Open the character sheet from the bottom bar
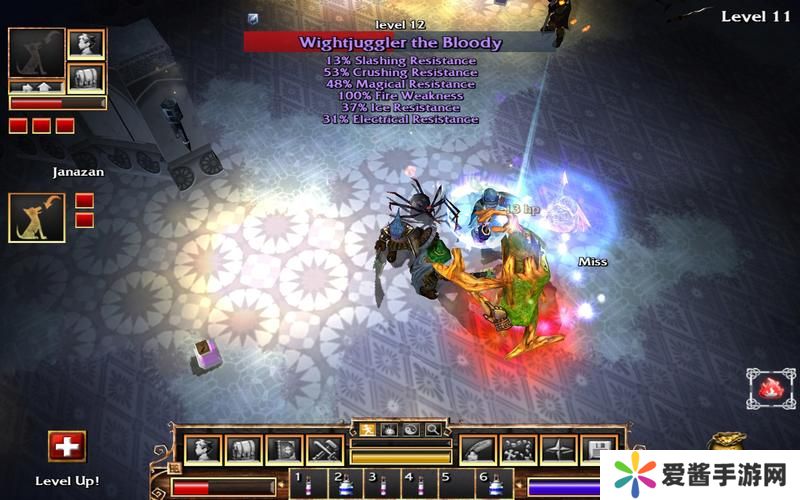The image size is (800, 500). click(x=202, y=451)
